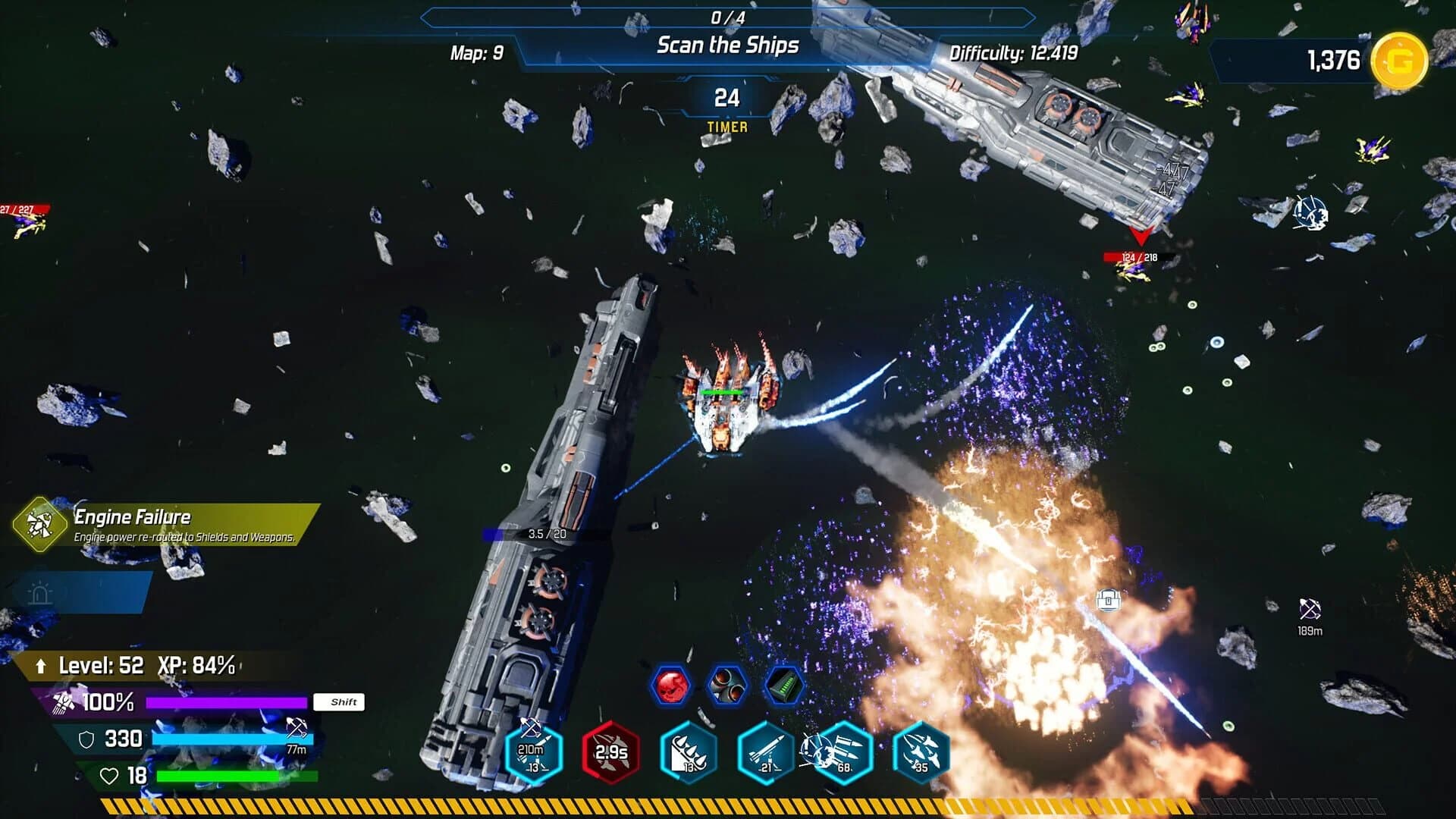Click the red skull pickup orb
Viewport: 1456px width, 819px height.
[x=674, y=685]
